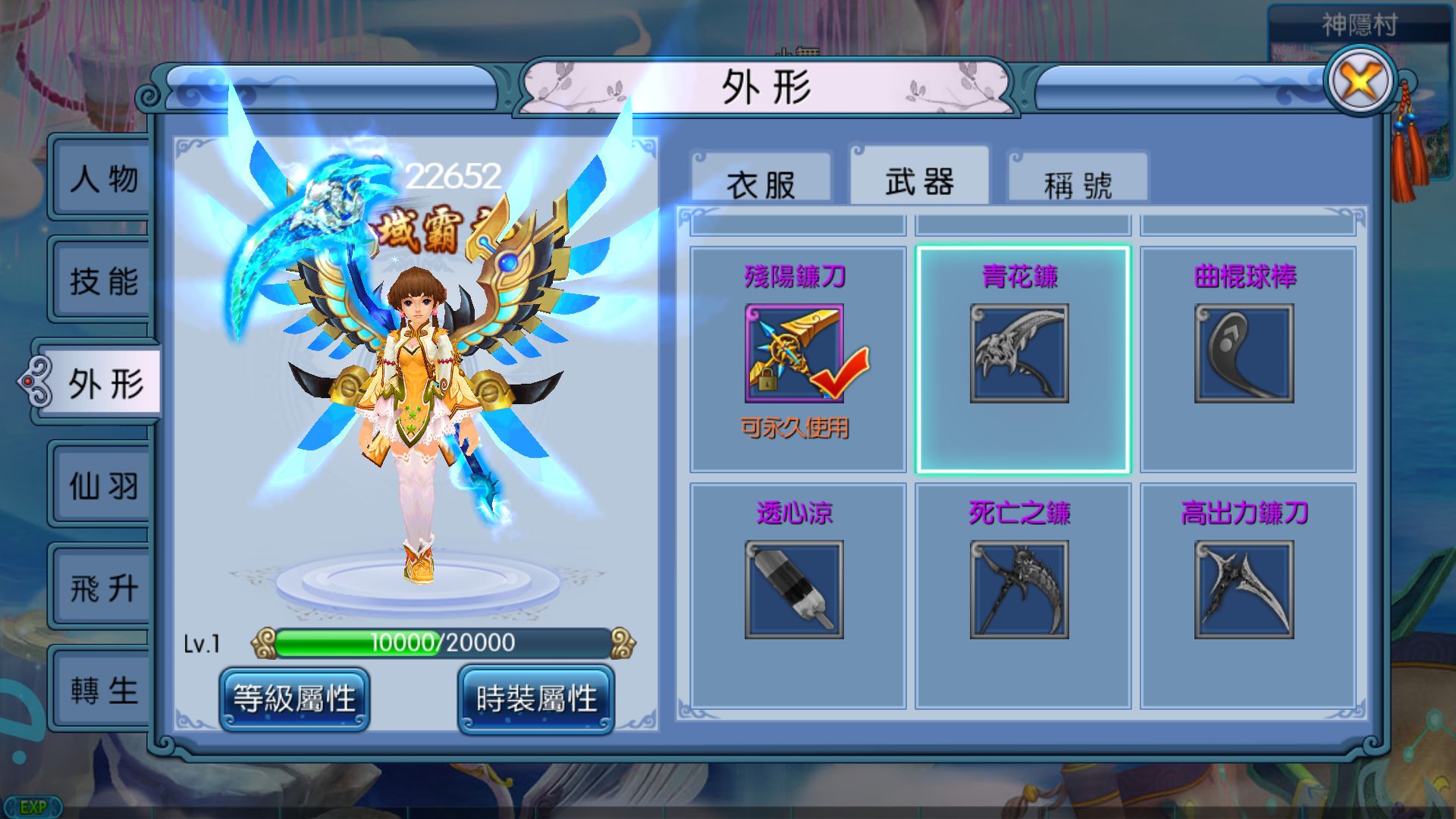
Task: Select the 高出力鐮刀 weapon icon
Action: tap(1246, 588)
